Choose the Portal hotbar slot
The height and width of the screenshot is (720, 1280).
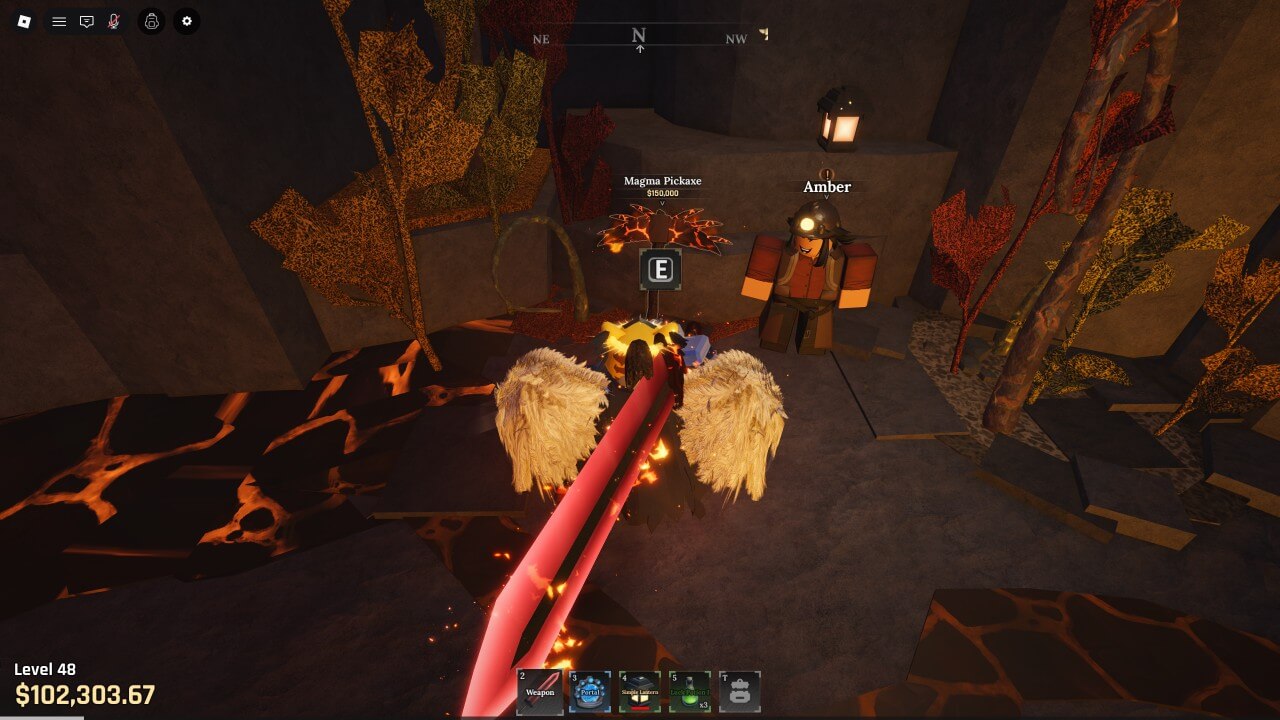[590, 692]
